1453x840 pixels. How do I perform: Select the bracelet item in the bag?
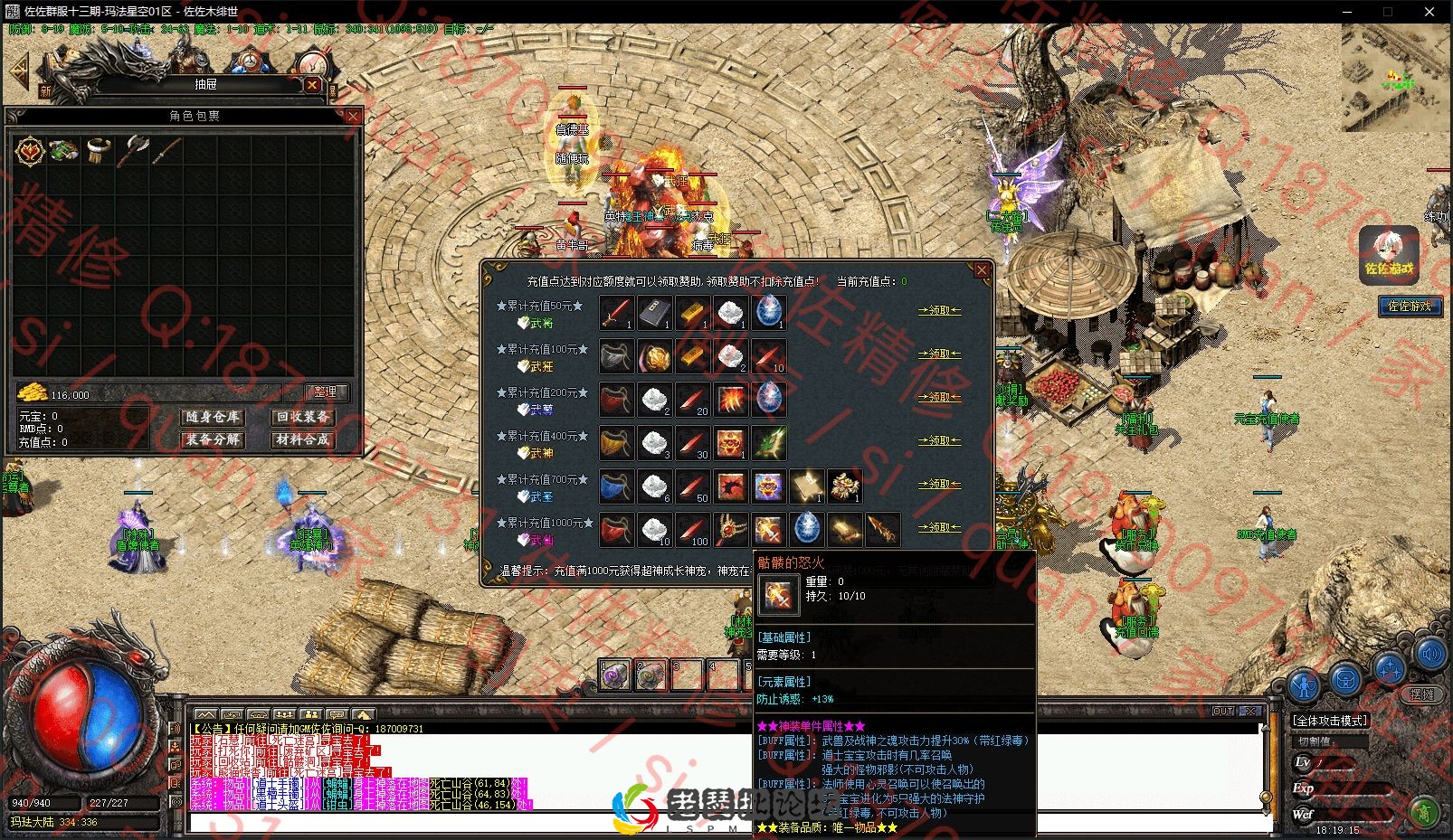coord(99,150)
